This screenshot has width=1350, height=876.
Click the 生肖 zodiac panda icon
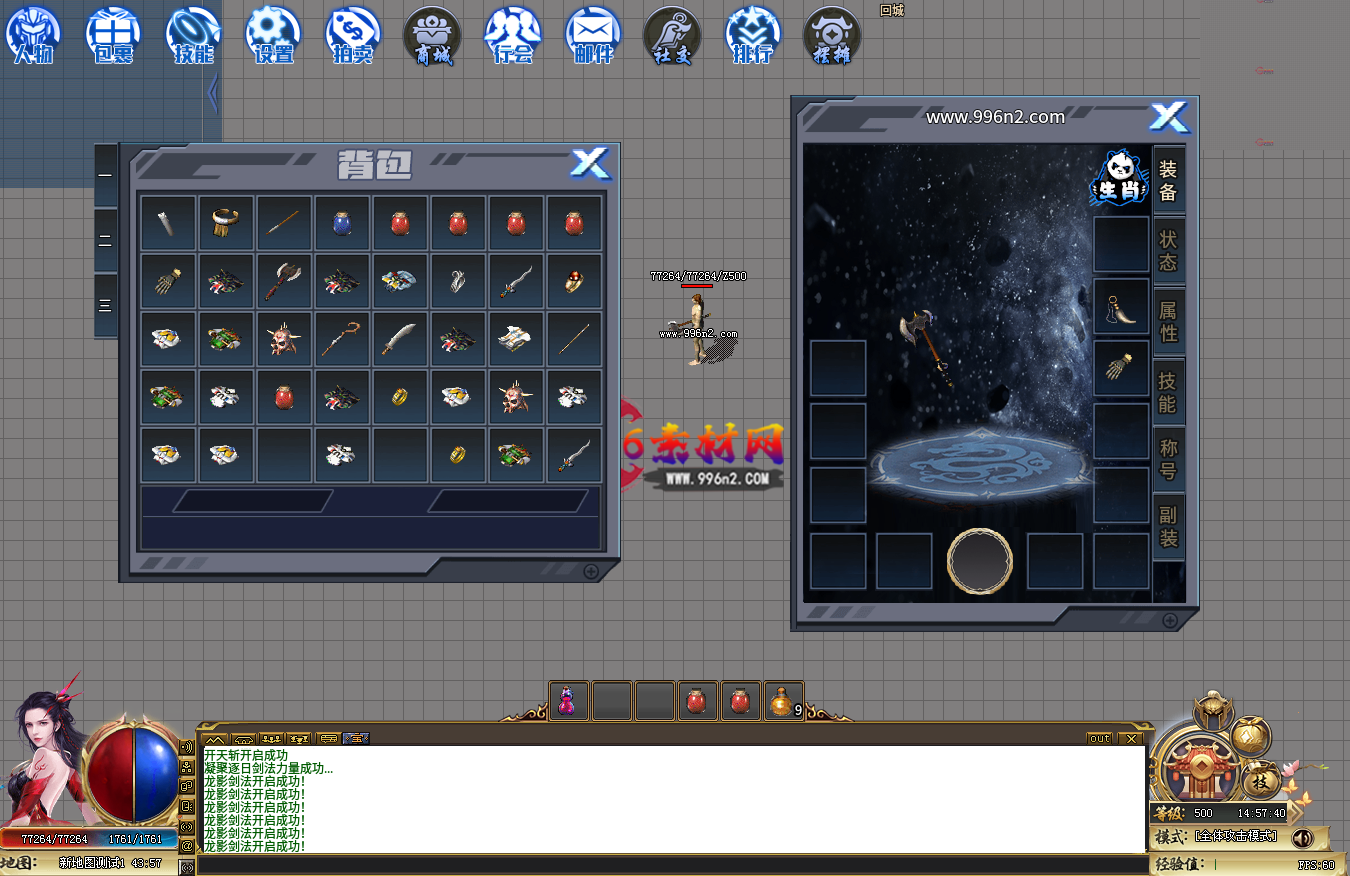point(1118,178)
